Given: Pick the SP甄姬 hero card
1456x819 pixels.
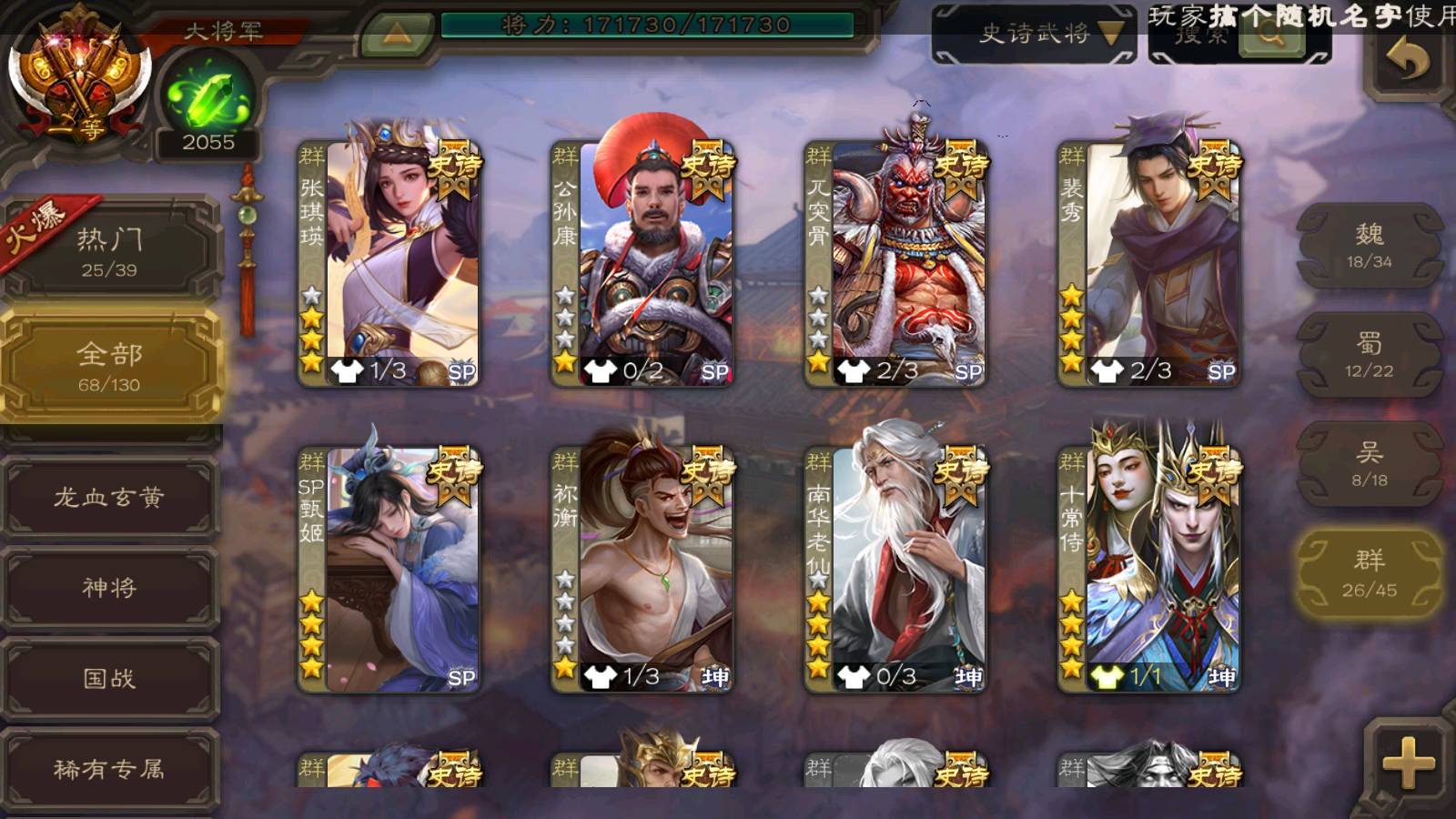Looking at the screenshot, I should point(389,568).
